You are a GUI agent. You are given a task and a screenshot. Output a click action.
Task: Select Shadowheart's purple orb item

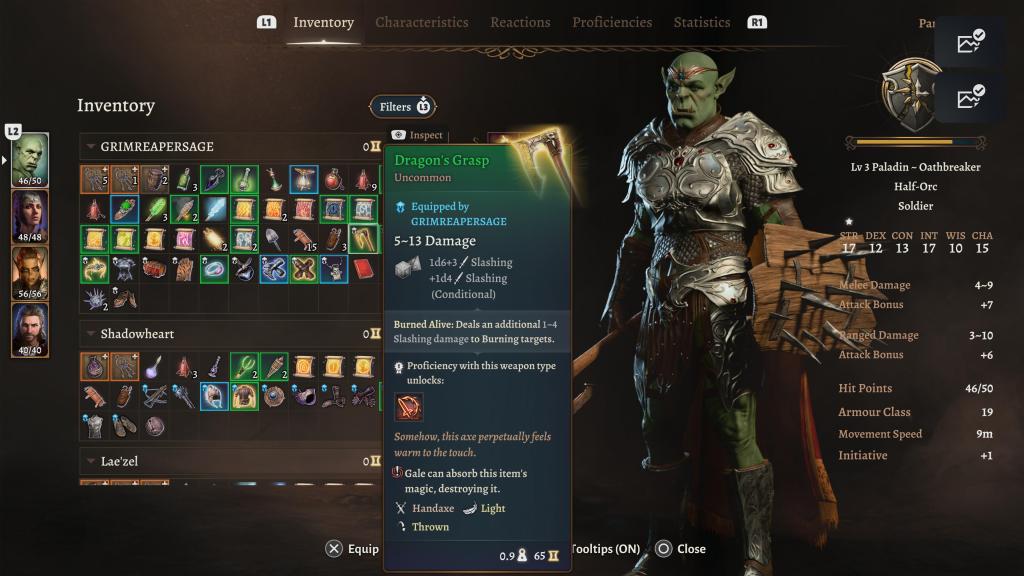(154, 366)
